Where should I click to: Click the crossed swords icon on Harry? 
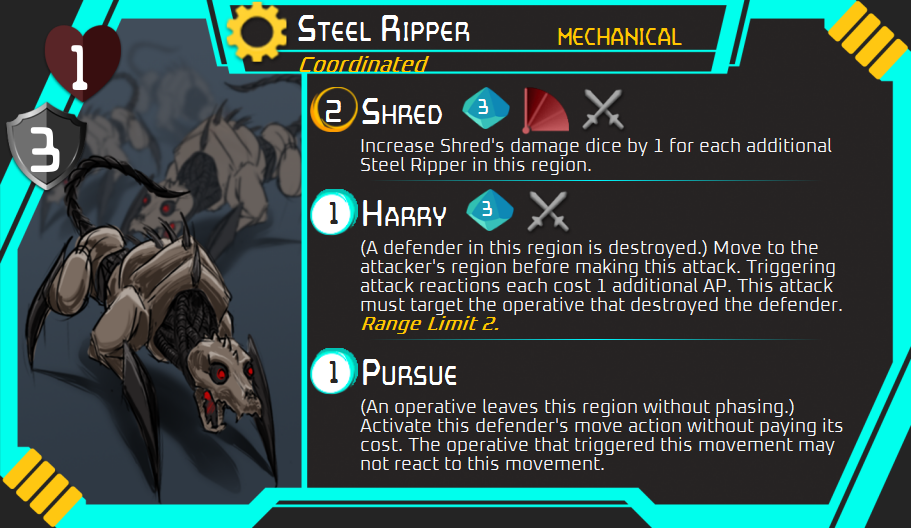547,211
